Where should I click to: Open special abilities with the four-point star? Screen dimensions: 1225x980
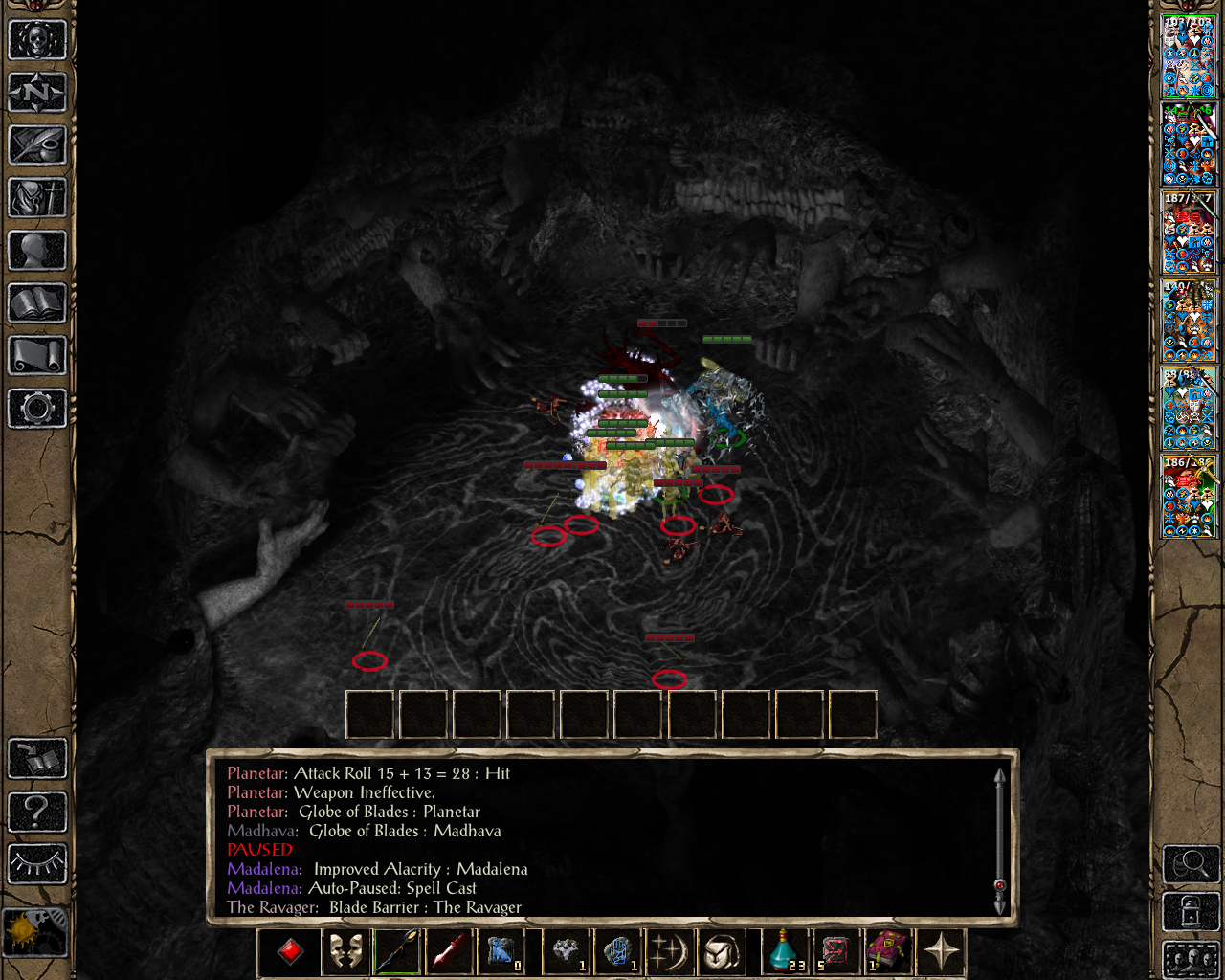coord(942,951)
